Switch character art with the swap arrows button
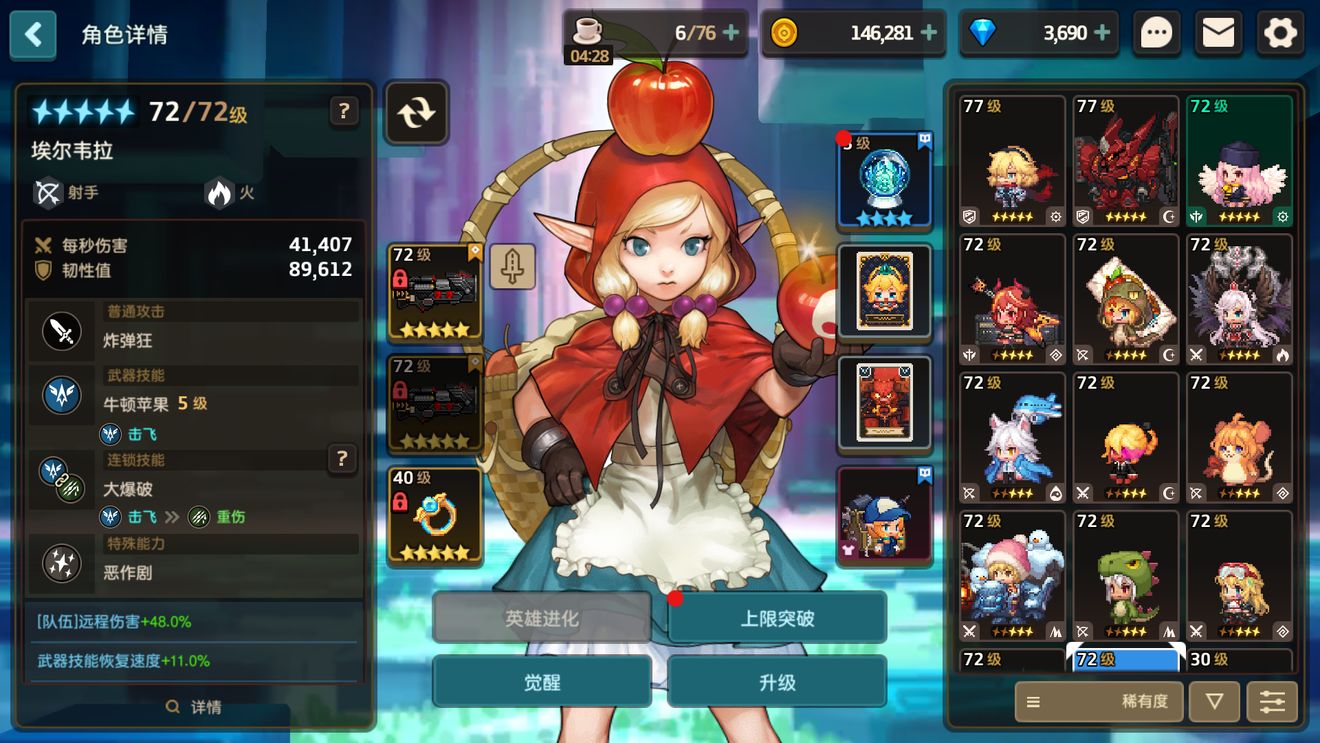 [x=415, y=112]
